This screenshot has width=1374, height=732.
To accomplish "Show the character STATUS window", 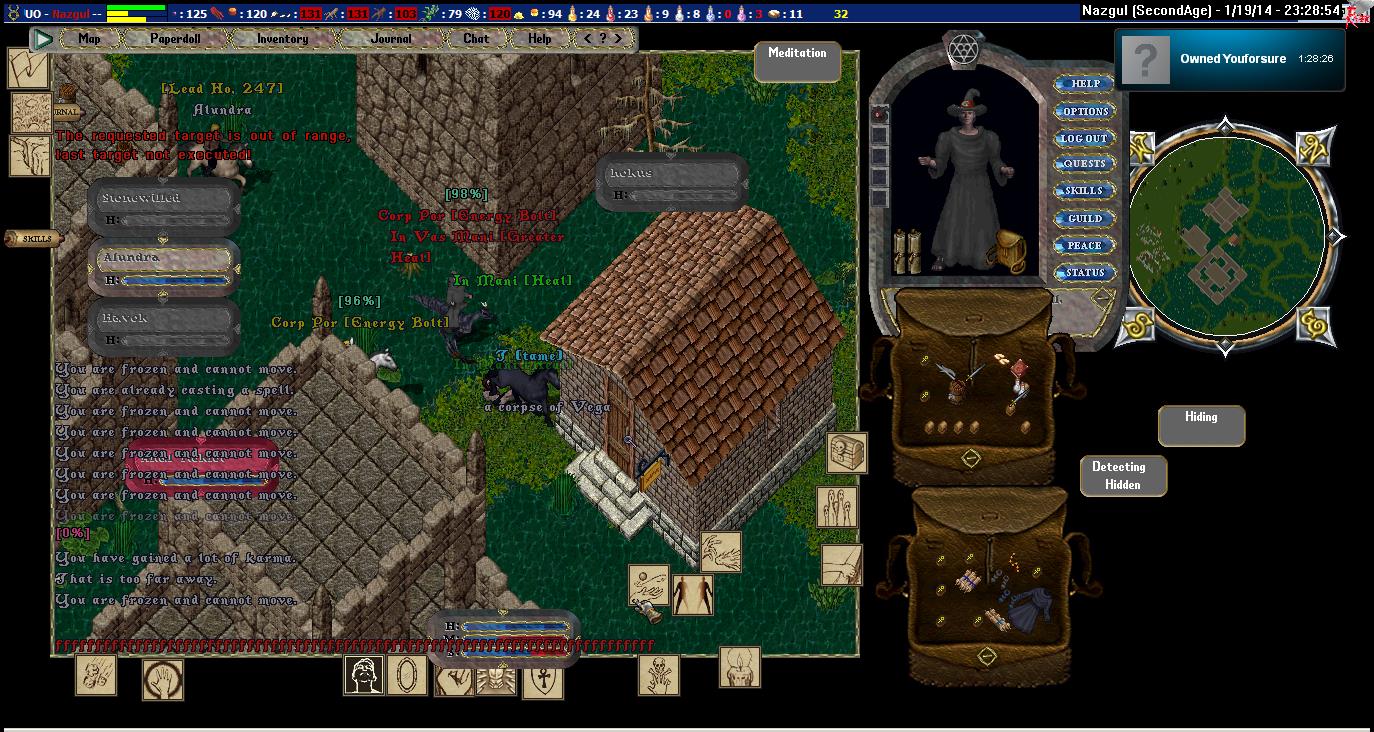I will [x=1085, y=272].
